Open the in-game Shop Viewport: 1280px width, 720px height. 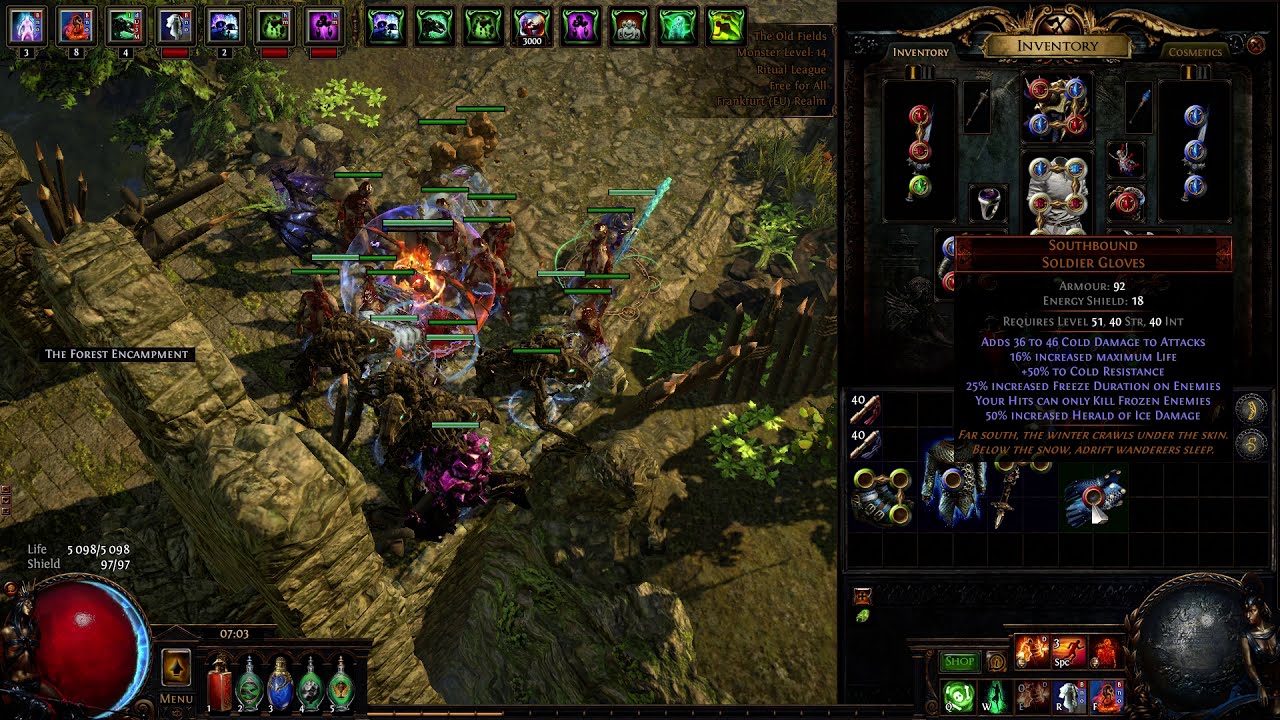coord(959,661)
